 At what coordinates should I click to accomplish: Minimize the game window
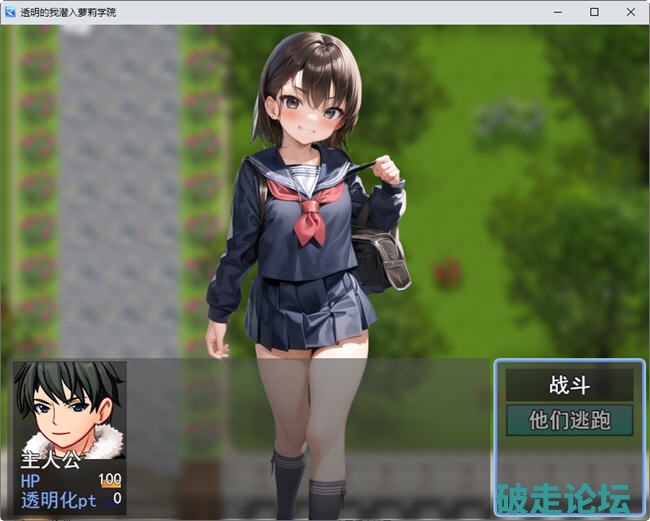558,12
